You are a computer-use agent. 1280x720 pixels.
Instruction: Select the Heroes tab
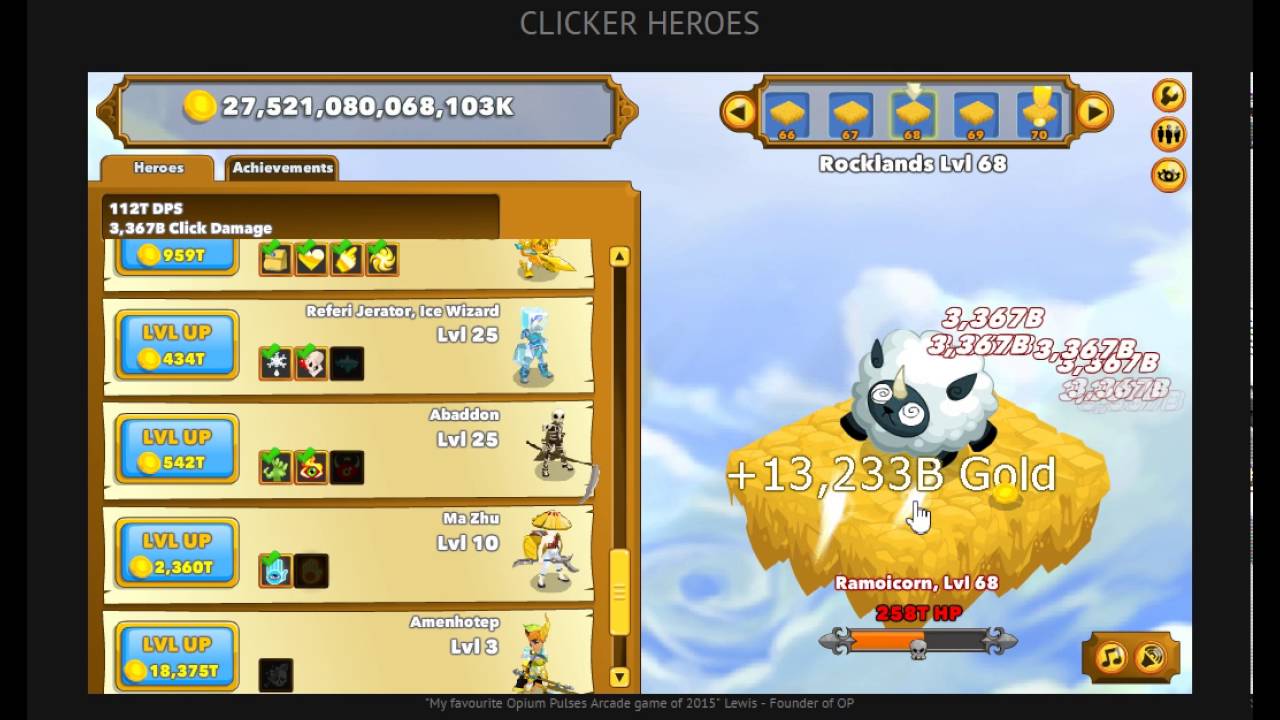tap(158, 168)
